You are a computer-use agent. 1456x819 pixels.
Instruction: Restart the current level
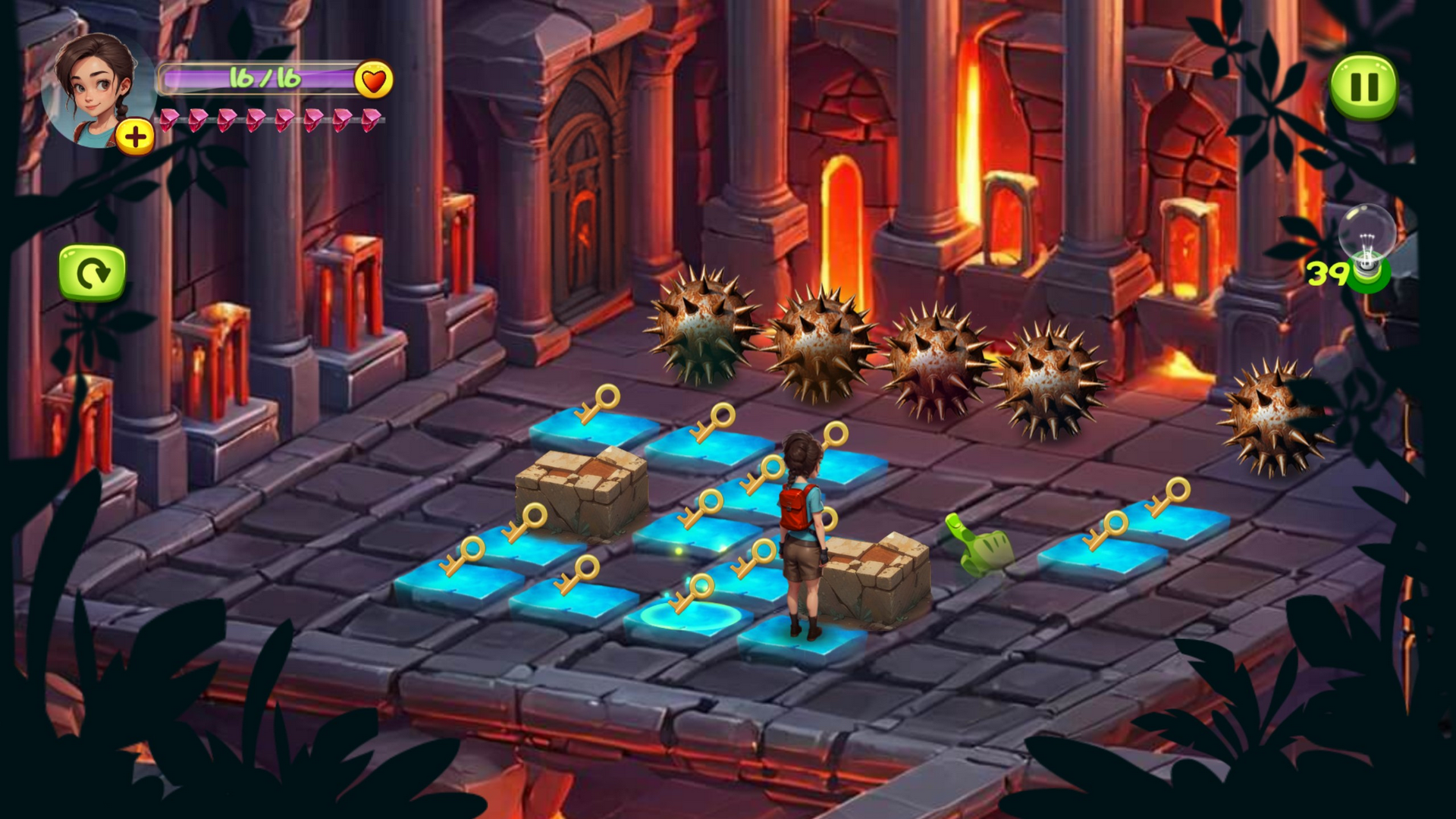pyautogui.click(x=91, y=273)
